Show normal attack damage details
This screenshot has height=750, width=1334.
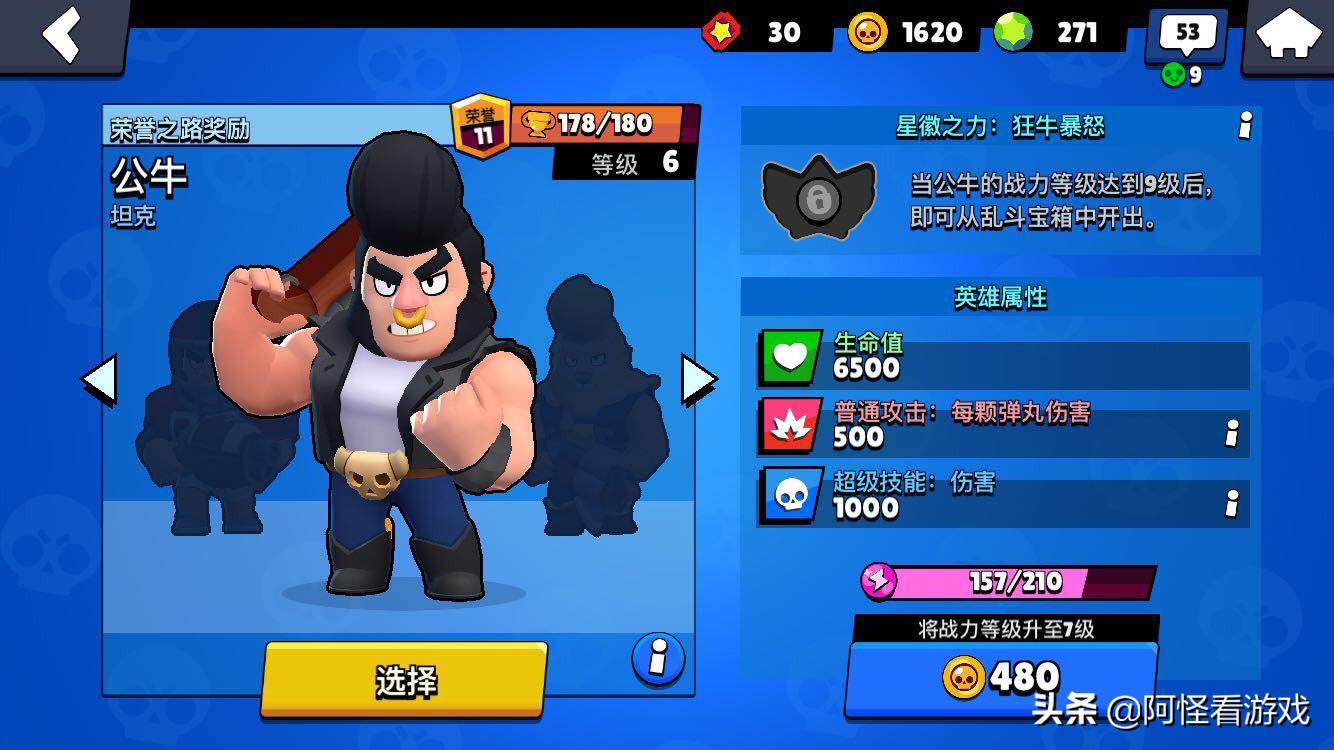tap(1232, 433)
